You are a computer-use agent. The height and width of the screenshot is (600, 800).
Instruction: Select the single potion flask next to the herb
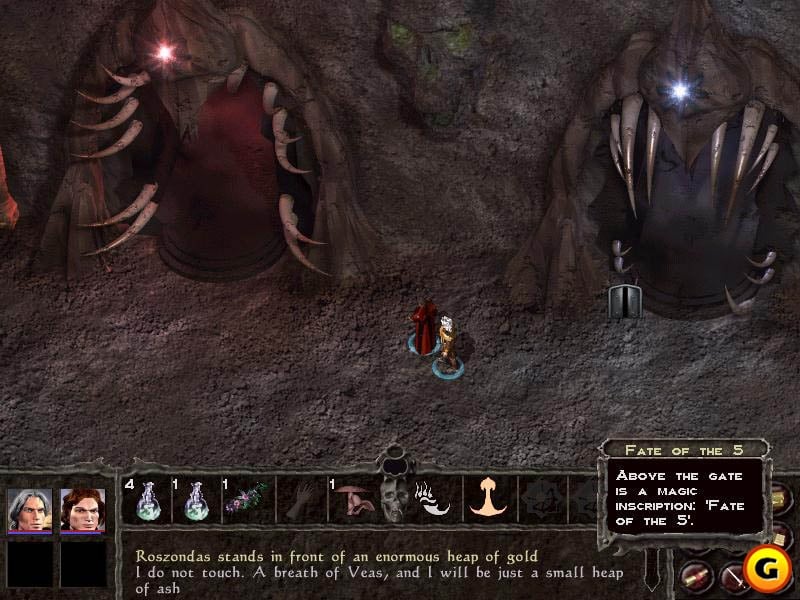(x=194, y=498)
